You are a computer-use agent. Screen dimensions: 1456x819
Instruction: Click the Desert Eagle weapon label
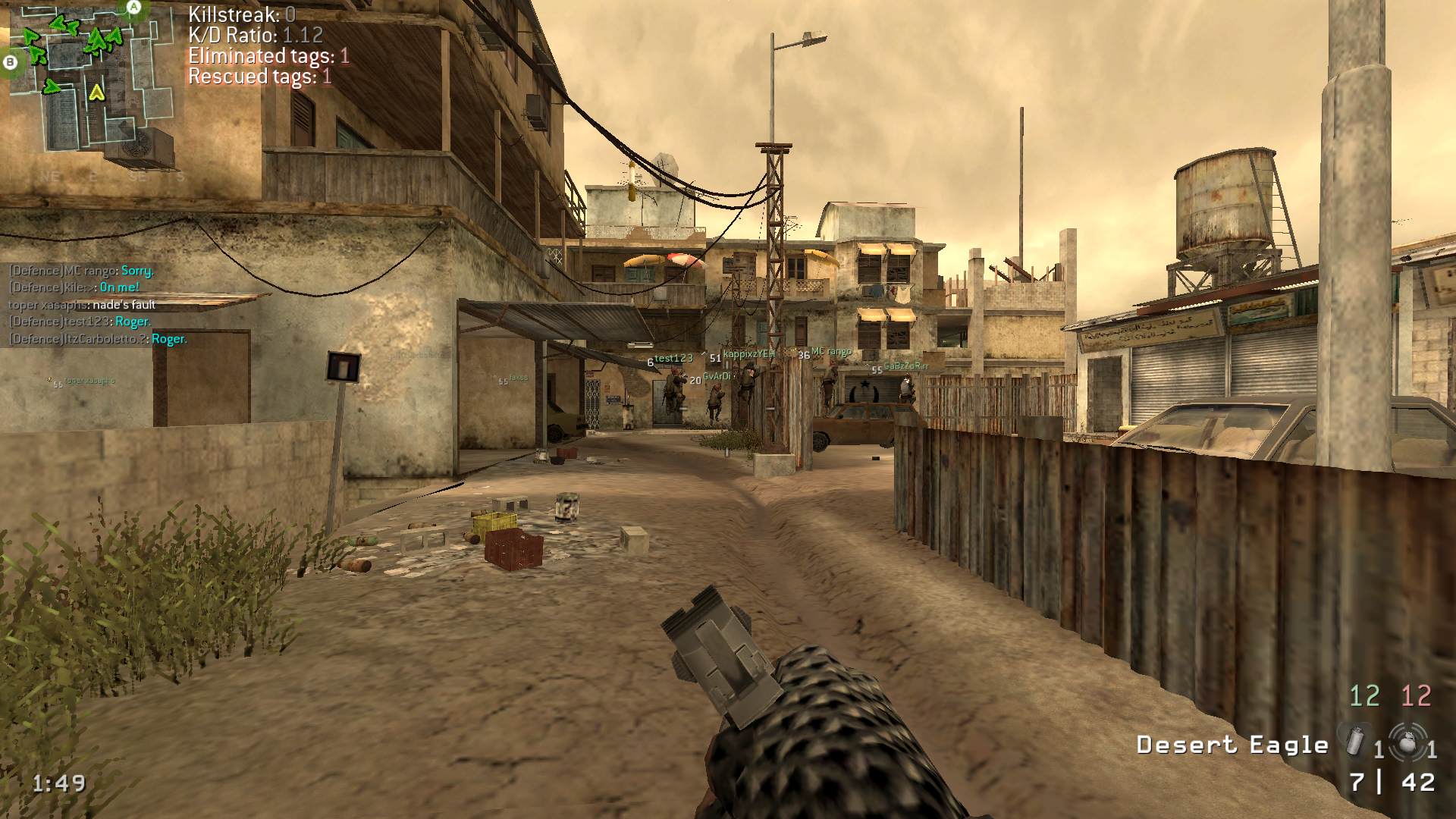1232,745
